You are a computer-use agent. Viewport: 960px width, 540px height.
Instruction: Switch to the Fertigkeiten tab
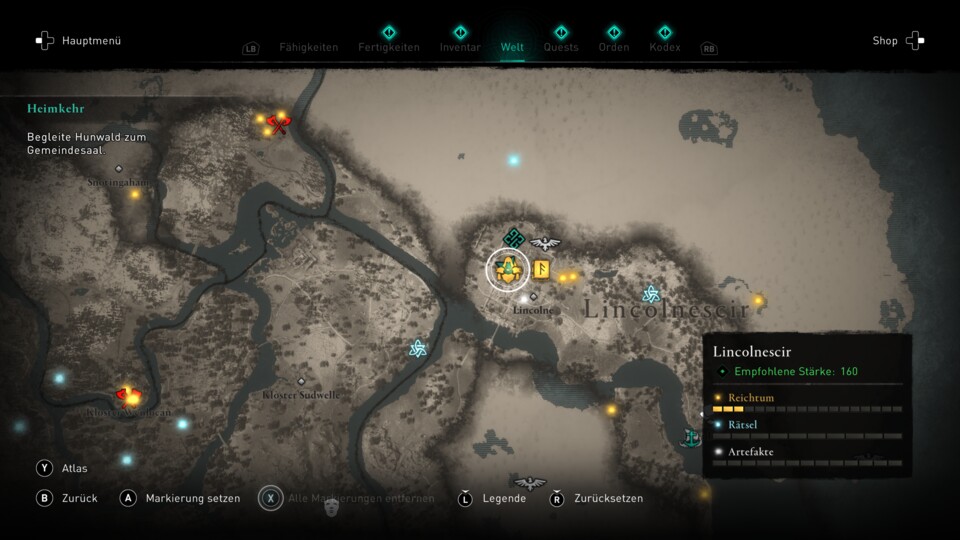click(x=389, y=47)
